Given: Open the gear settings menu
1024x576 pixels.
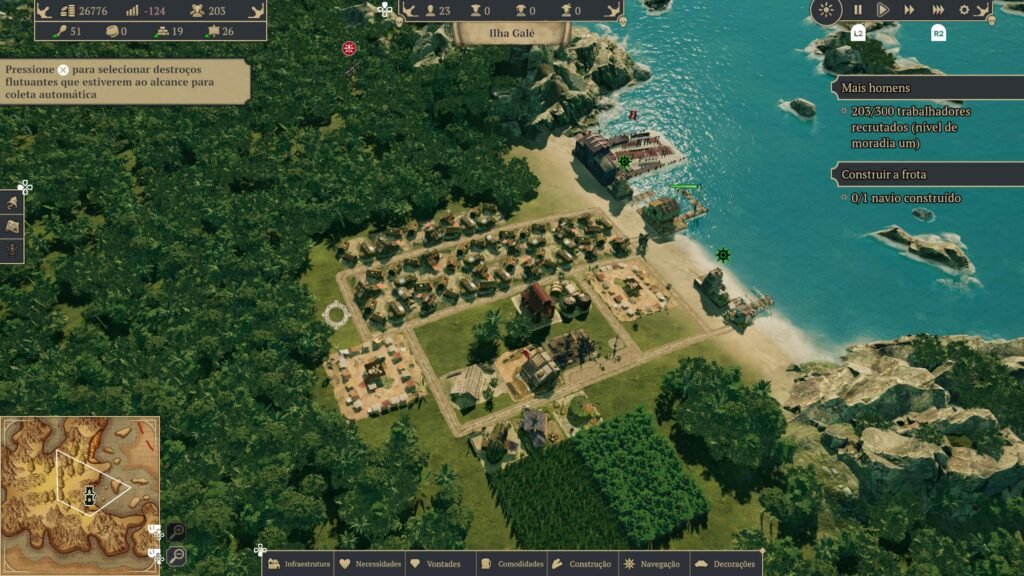Looking at the screenshot, I should 964,10.
